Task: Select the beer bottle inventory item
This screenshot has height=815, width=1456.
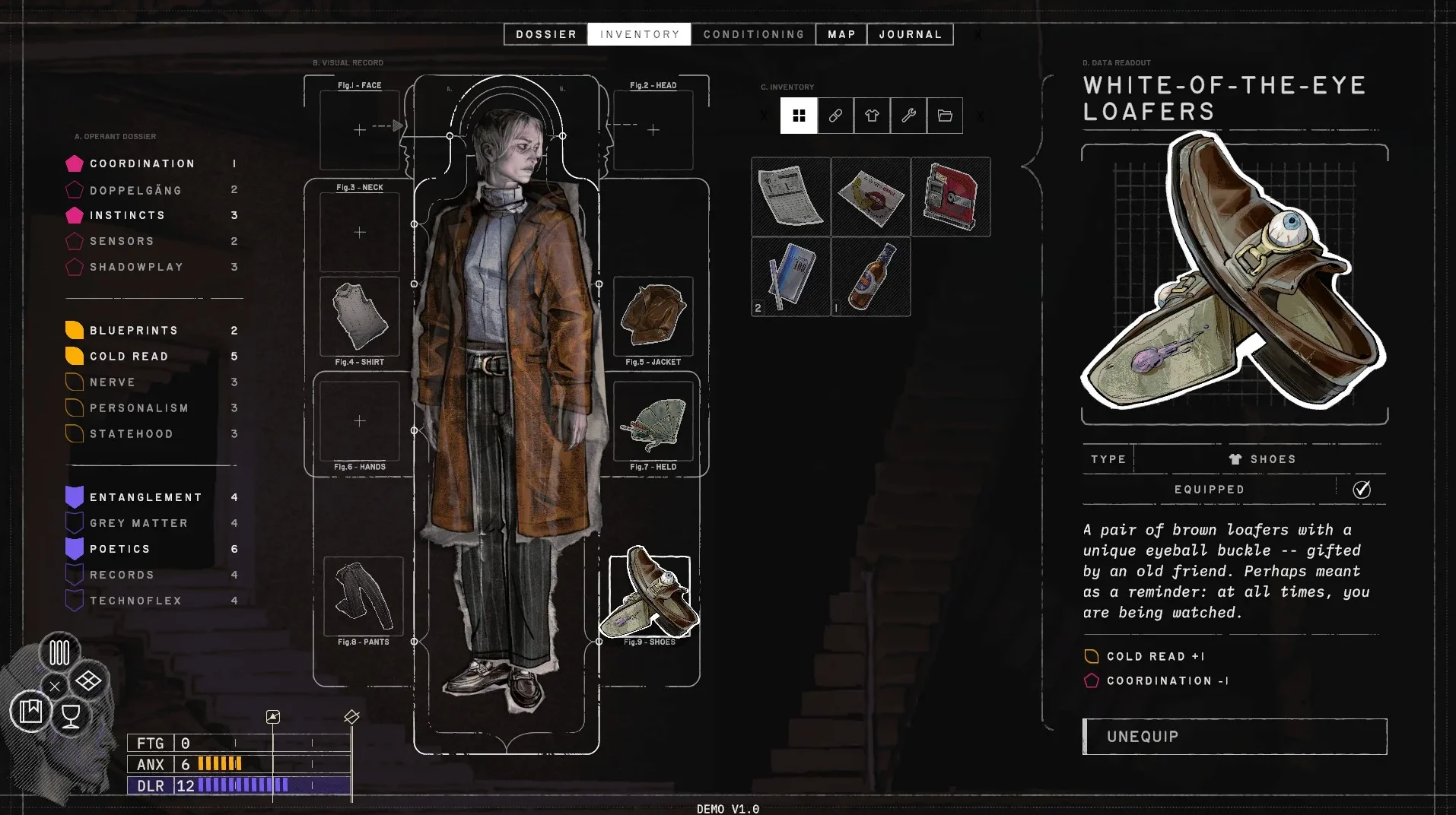Action: pyautogui.click(x=871, y=277)
